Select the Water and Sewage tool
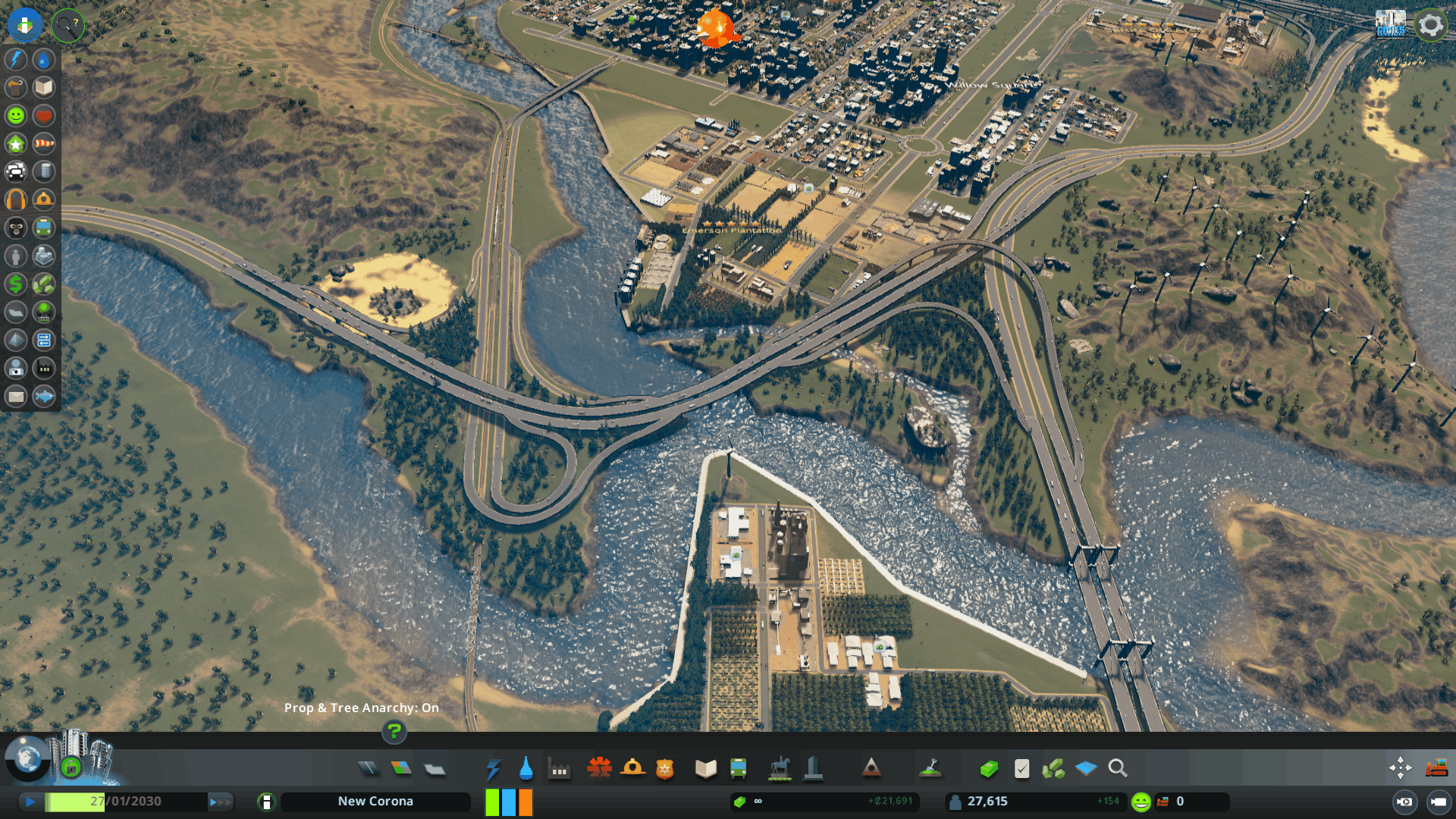This screenshot has height=819, width=1456. click(x=526, y=769)
